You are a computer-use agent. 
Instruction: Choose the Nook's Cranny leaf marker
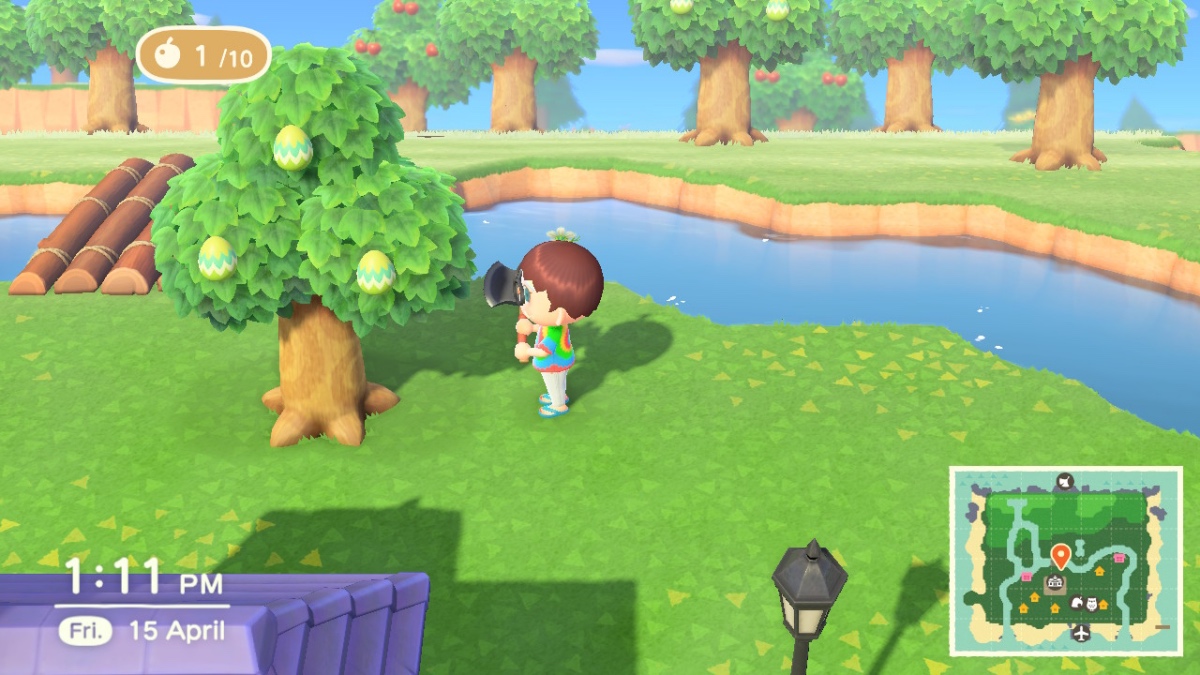[x=1078, y=603]
